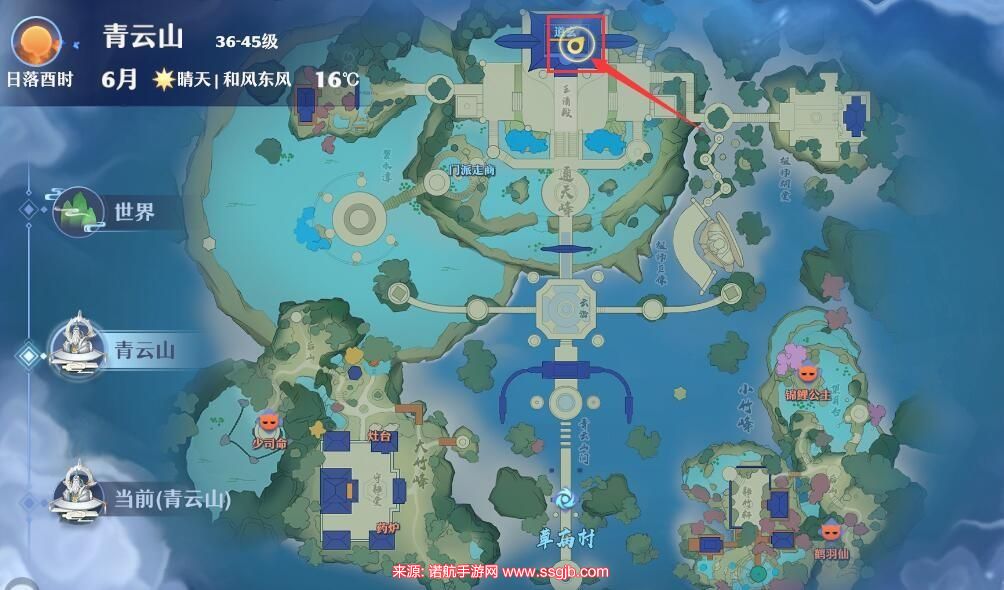Click the sunset time-of-day icon
Image resolution: width=1004 pixels, height=590 pixels.
point(38,42)
